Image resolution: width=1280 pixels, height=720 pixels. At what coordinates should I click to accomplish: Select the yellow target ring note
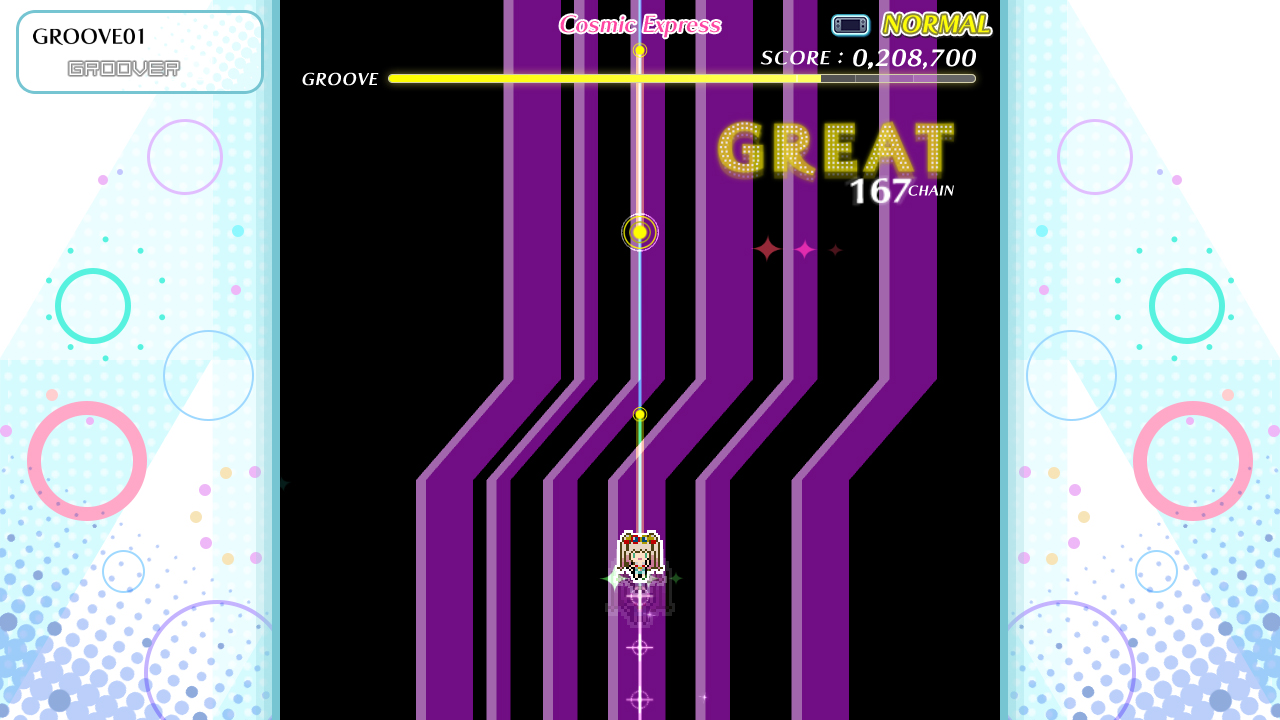click(639, 231)
